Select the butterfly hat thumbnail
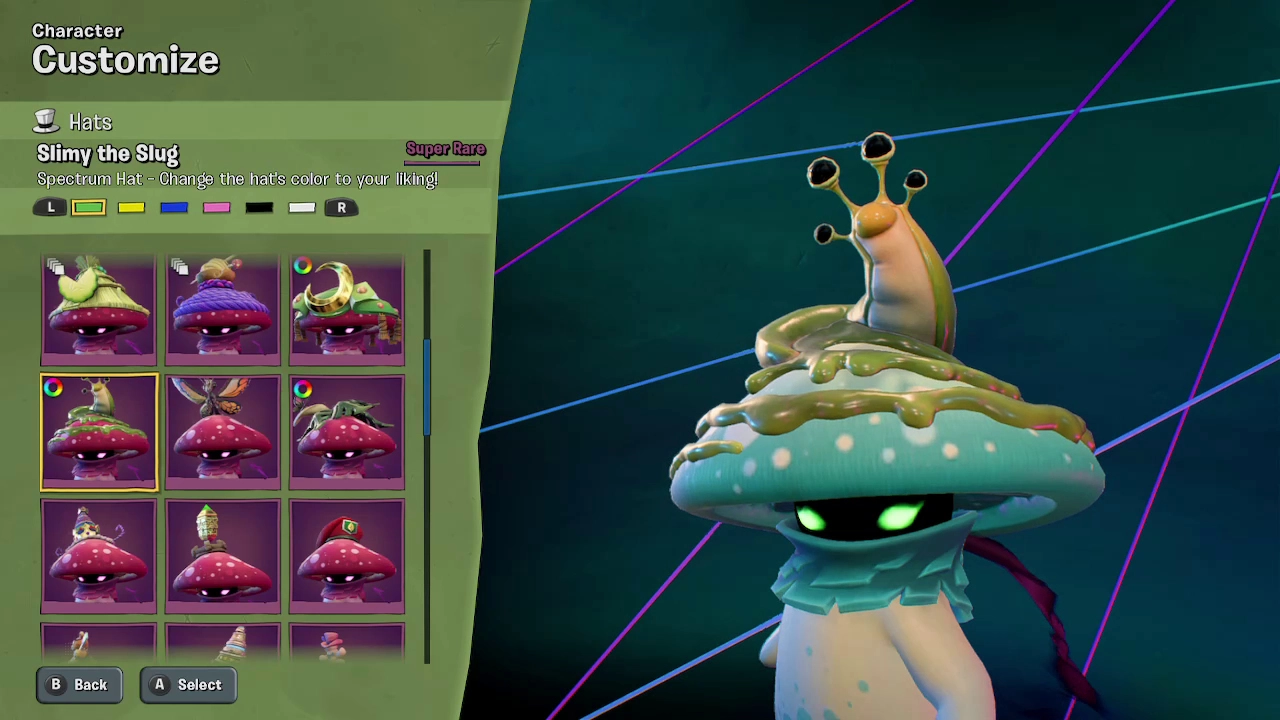Image resolution: width=1280 pixels, height=720 pixels. 222,432
